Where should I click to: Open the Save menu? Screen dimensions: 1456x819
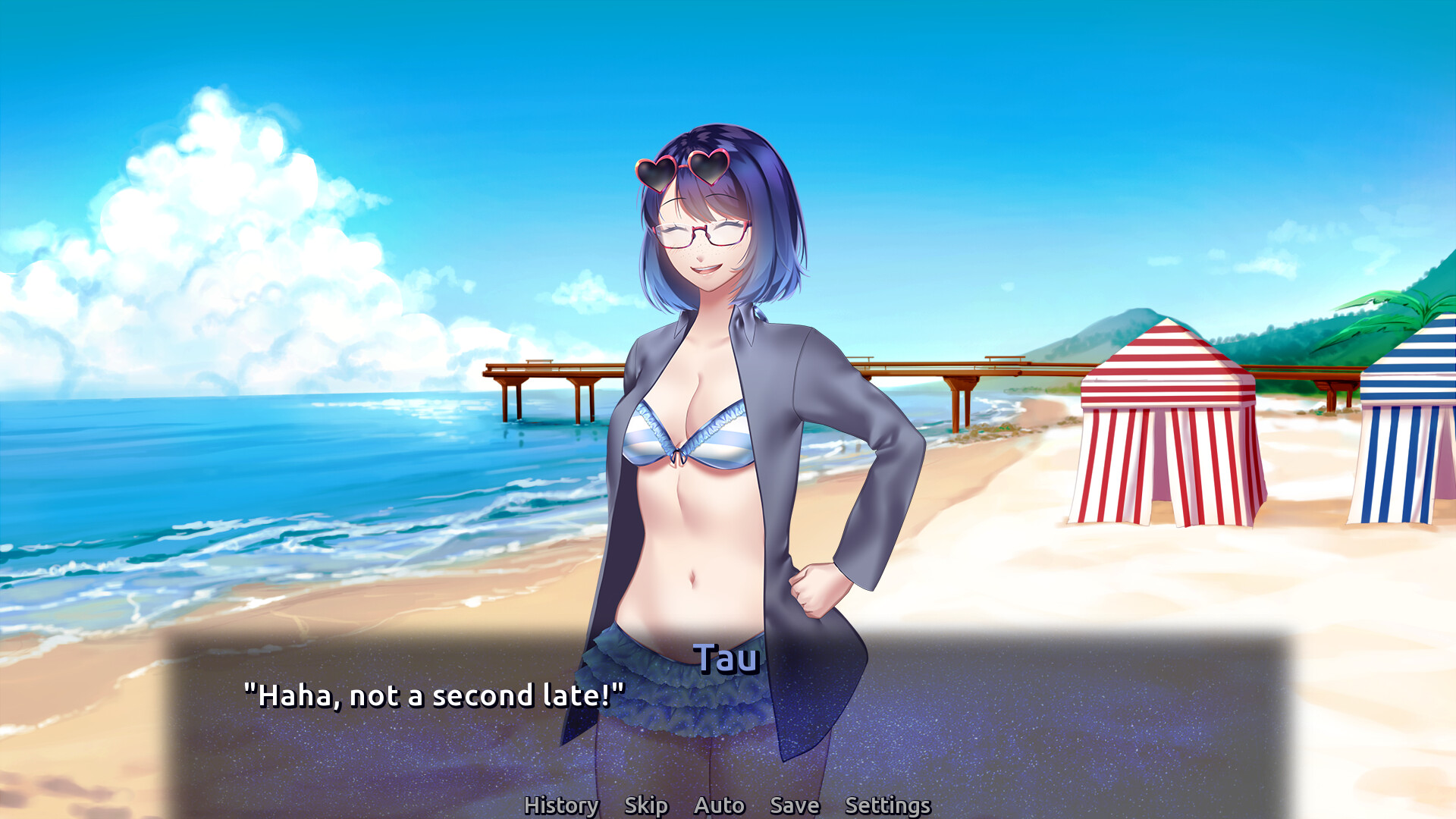pyautogui.click(x=794, y=805)
